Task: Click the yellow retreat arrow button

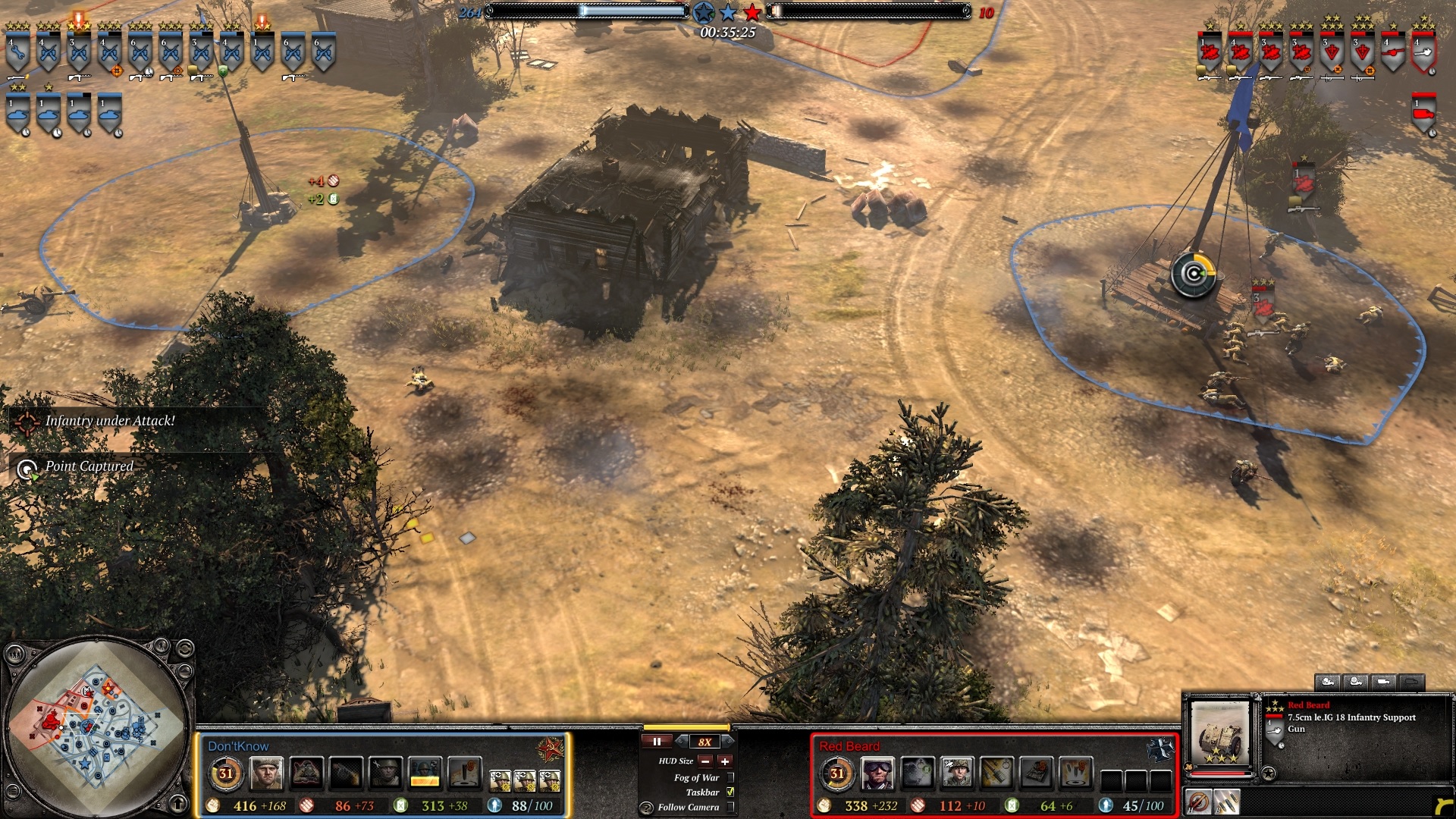Action: pos(1441,805)
